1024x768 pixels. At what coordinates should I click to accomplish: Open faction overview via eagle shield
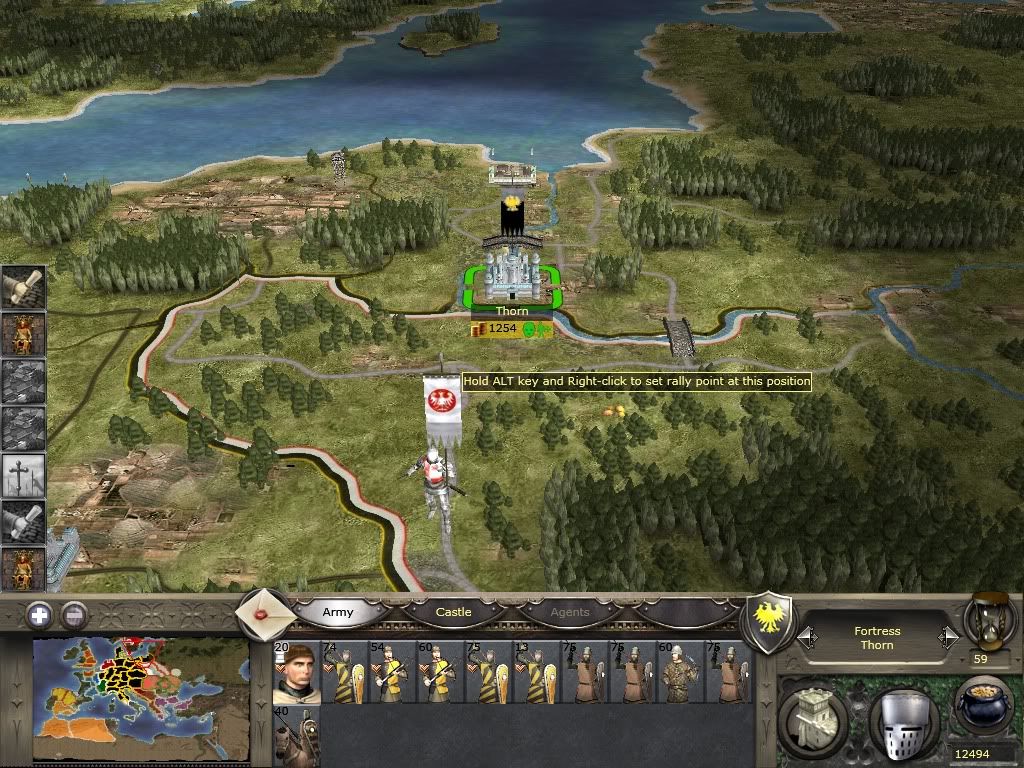point(771,622)
